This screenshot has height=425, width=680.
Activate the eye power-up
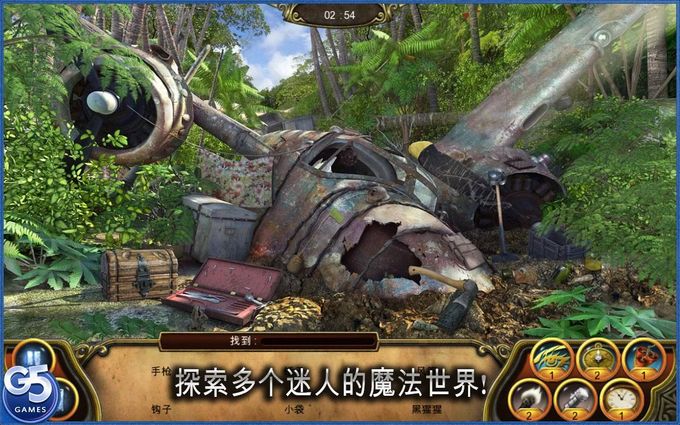pos(551,358)
